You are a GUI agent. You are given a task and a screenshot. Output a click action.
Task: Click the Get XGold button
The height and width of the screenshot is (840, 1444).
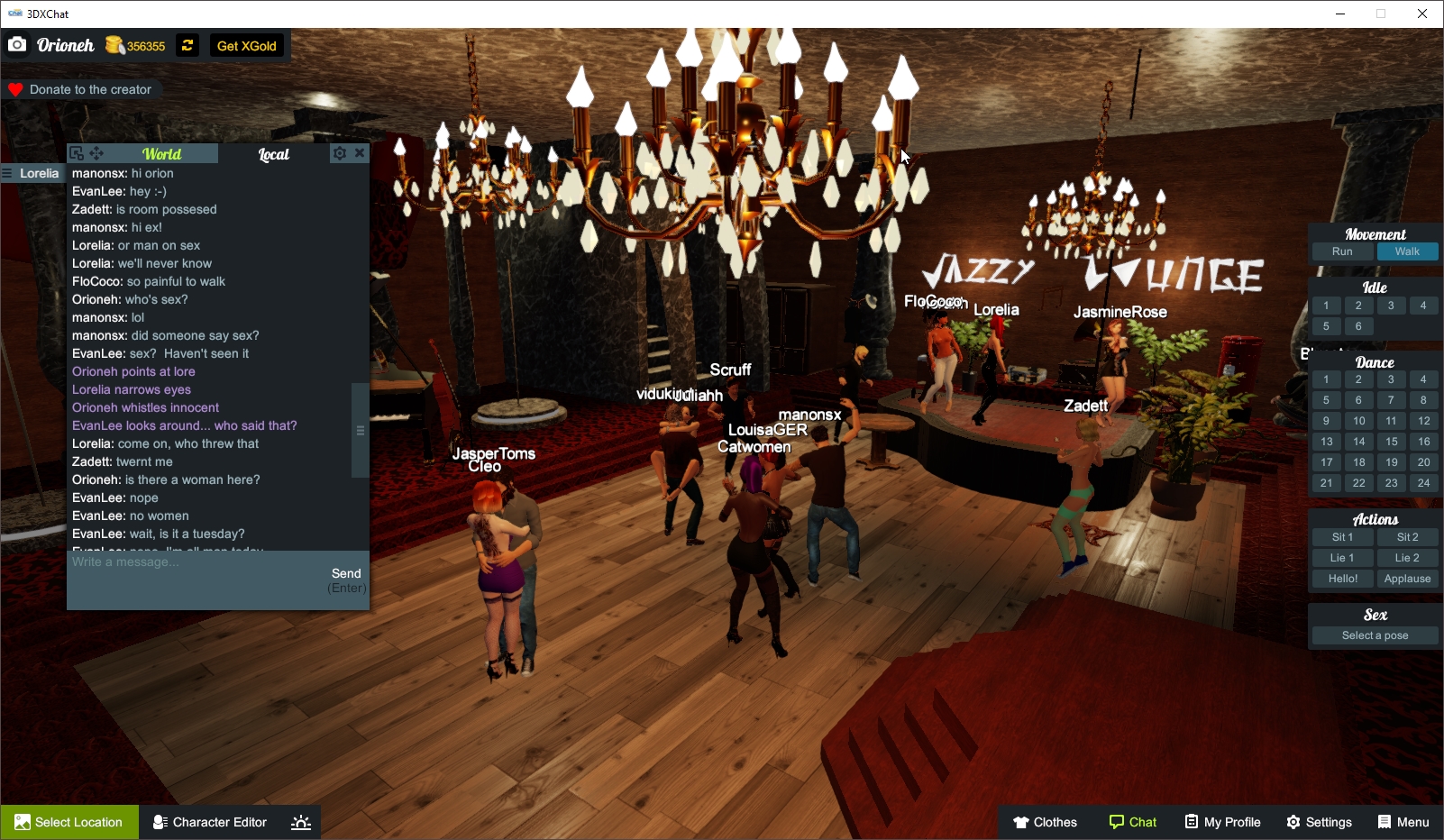tap(246, 45)
